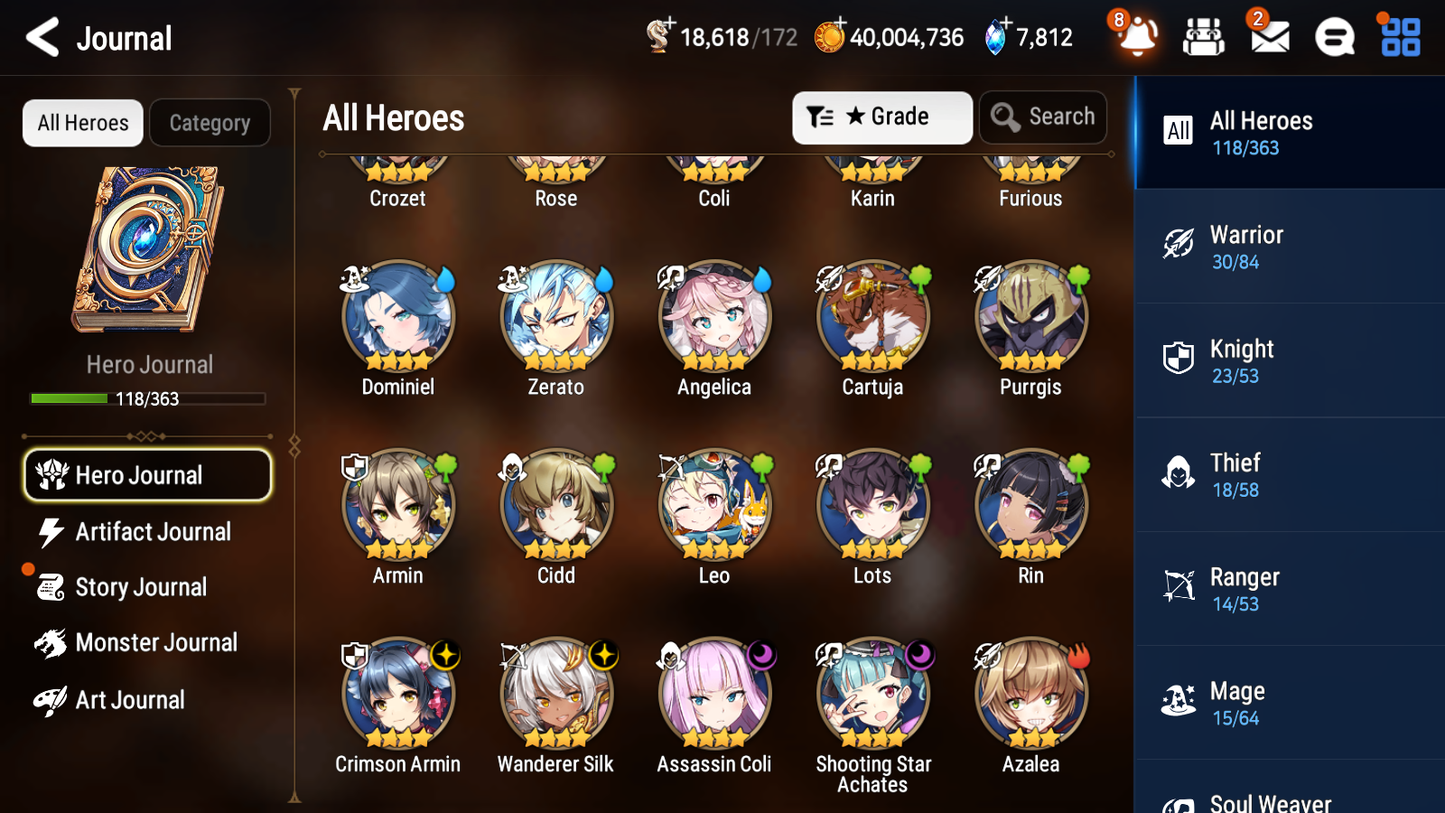Open the mail envelope with badge
Viewport: 1445px width, 813px height.
tap(1269, 37)
